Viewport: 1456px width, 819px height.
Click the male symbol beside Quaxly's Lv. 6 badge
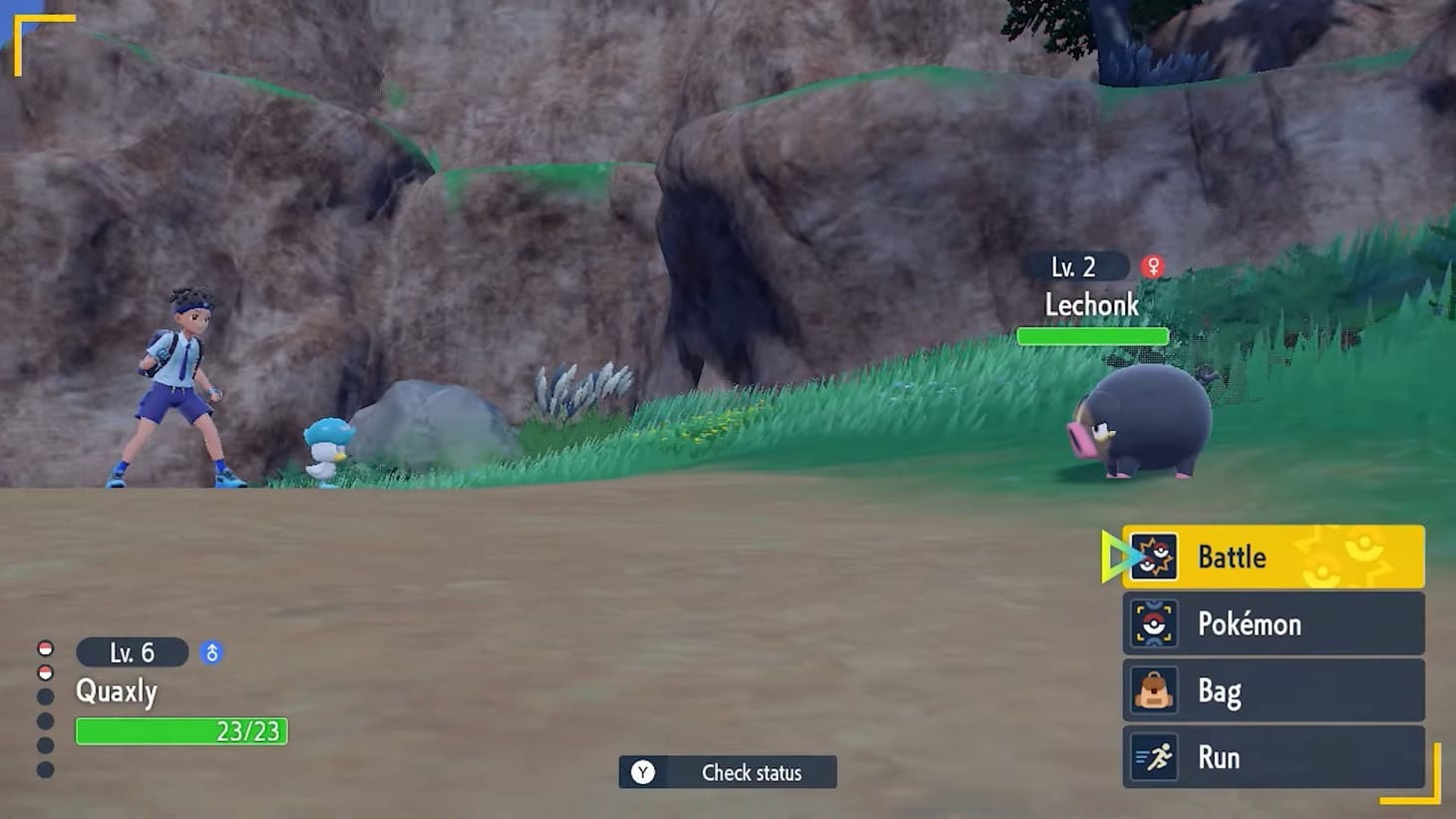[211, 652]
